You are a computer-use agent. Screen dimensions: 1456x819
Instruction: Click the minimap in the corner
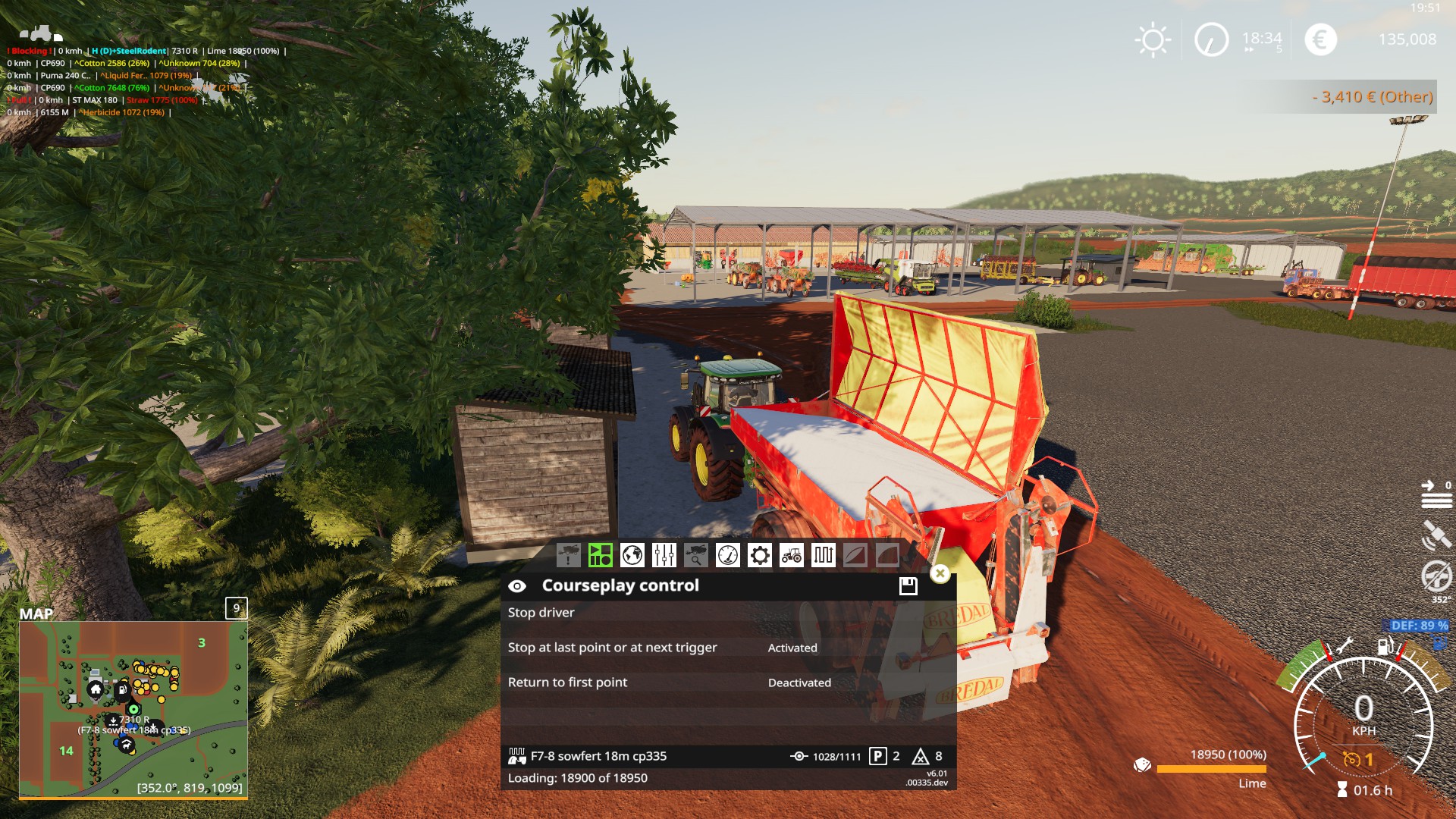click(133, 709)
